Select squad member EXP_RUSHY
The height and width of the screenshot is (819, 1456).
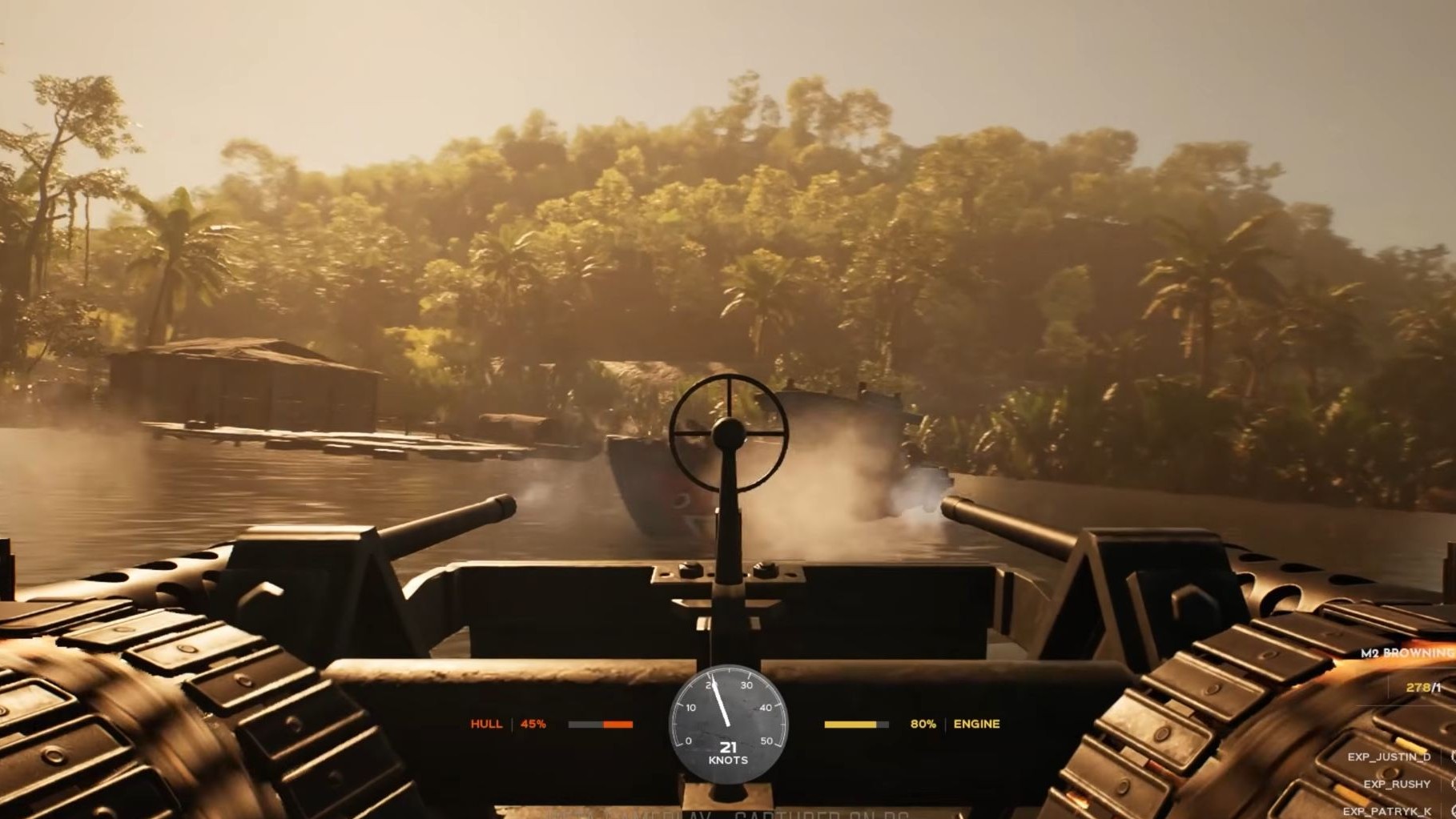1397,784
